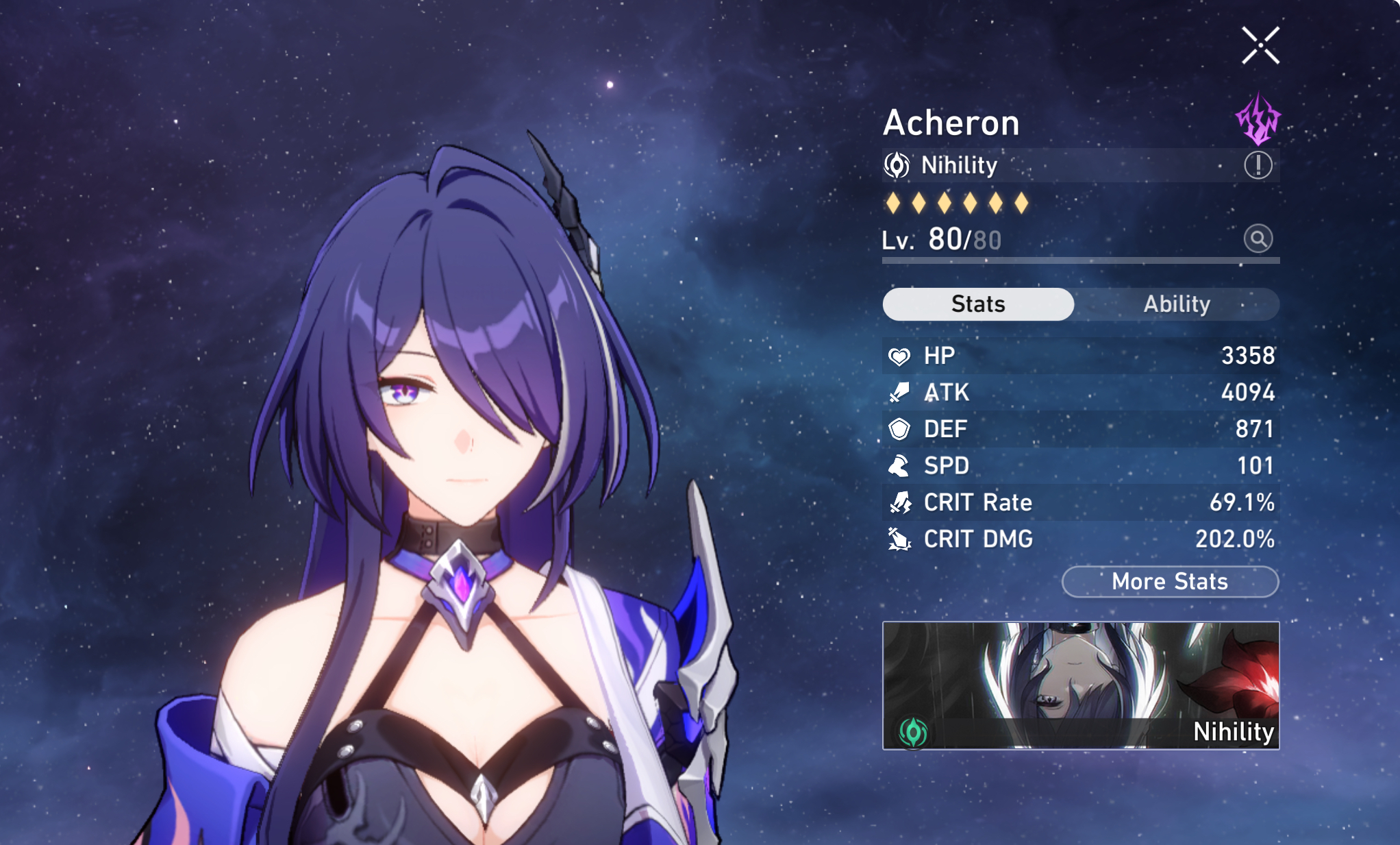Select the Nihility path icon next to the name
The height and width of the screenshot is (845, 1400).
pos(896,164)
